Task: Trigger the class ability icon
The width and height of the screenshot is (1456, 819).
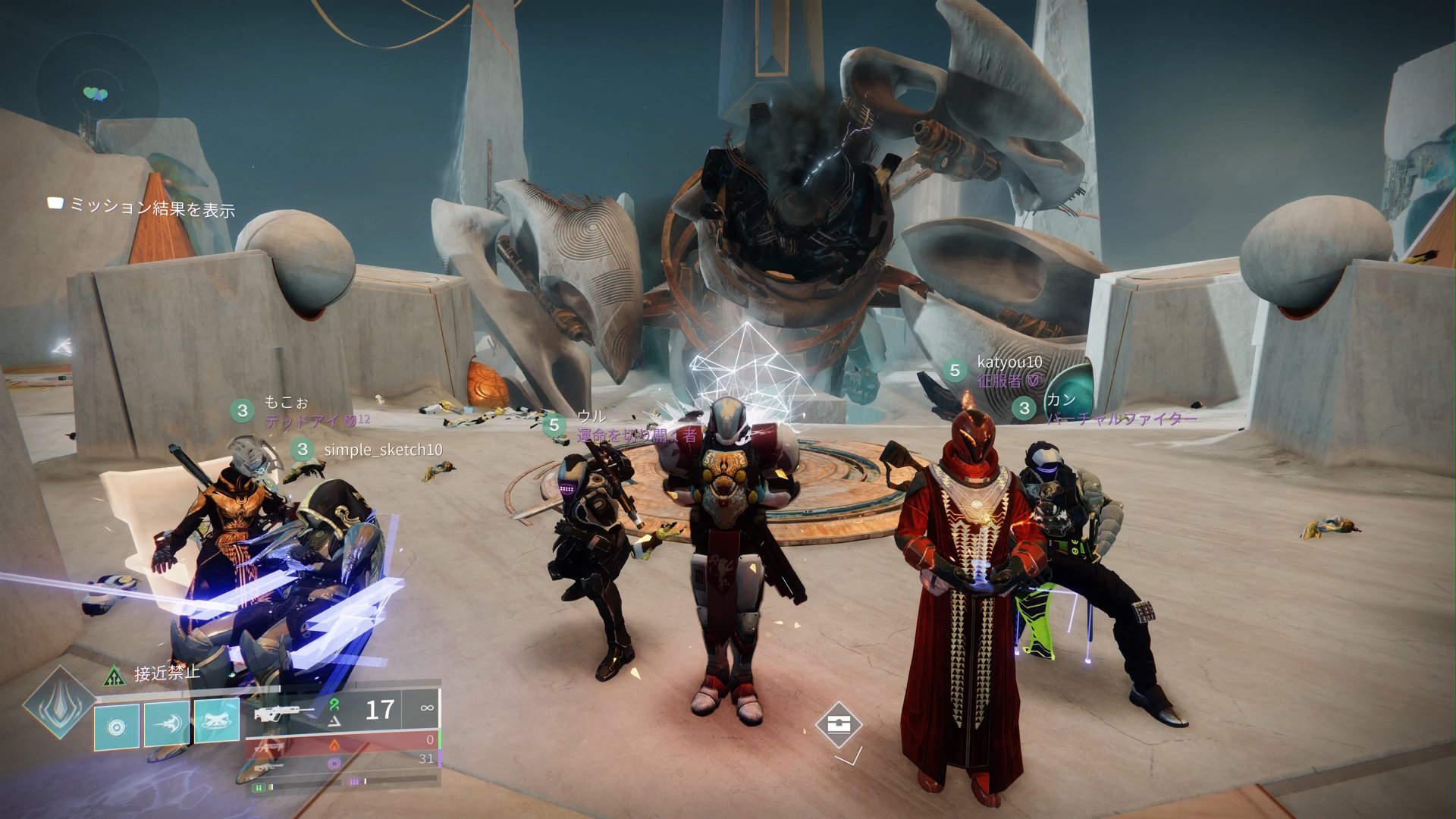Action: tap(217, 721)
